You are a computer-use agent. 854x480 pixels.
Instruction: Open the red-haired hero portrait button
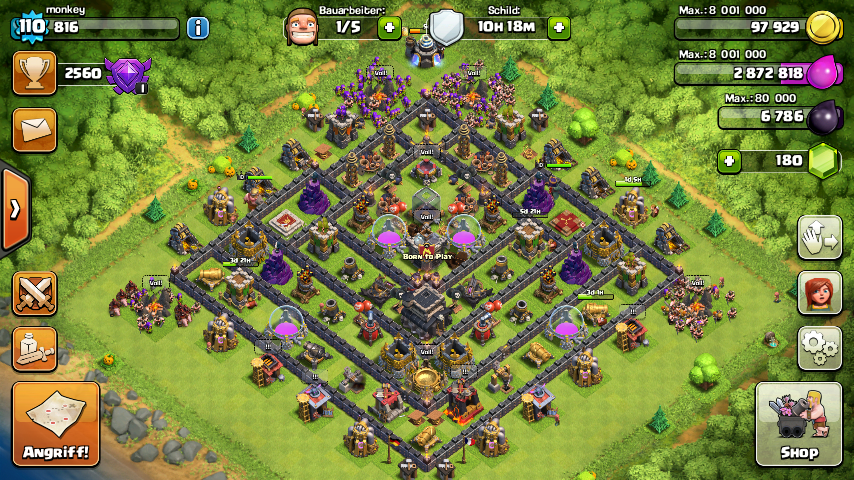819,293
